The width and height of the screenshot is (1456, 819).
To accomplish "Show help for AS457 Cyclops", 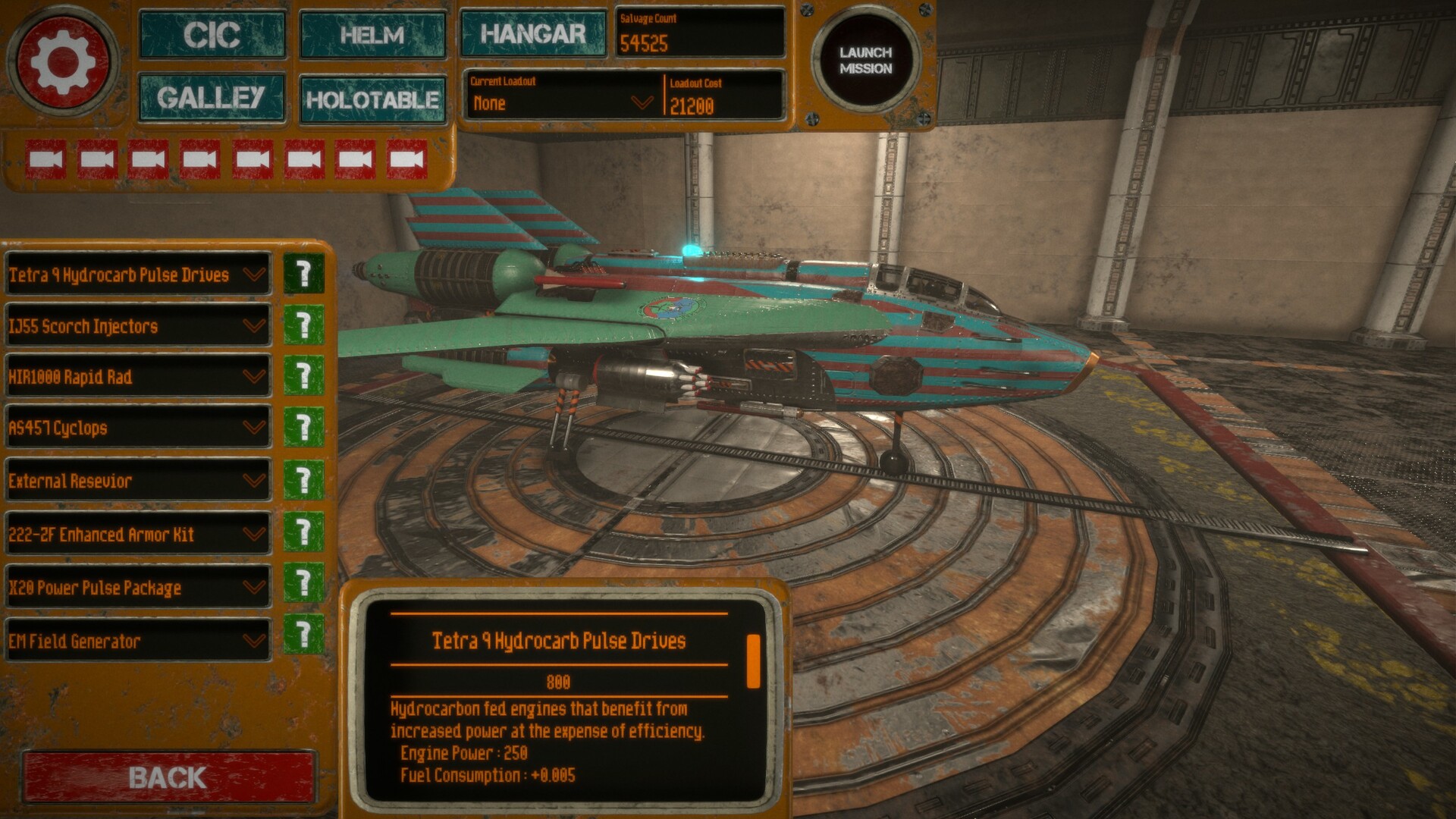I will [x=303, y=428].
